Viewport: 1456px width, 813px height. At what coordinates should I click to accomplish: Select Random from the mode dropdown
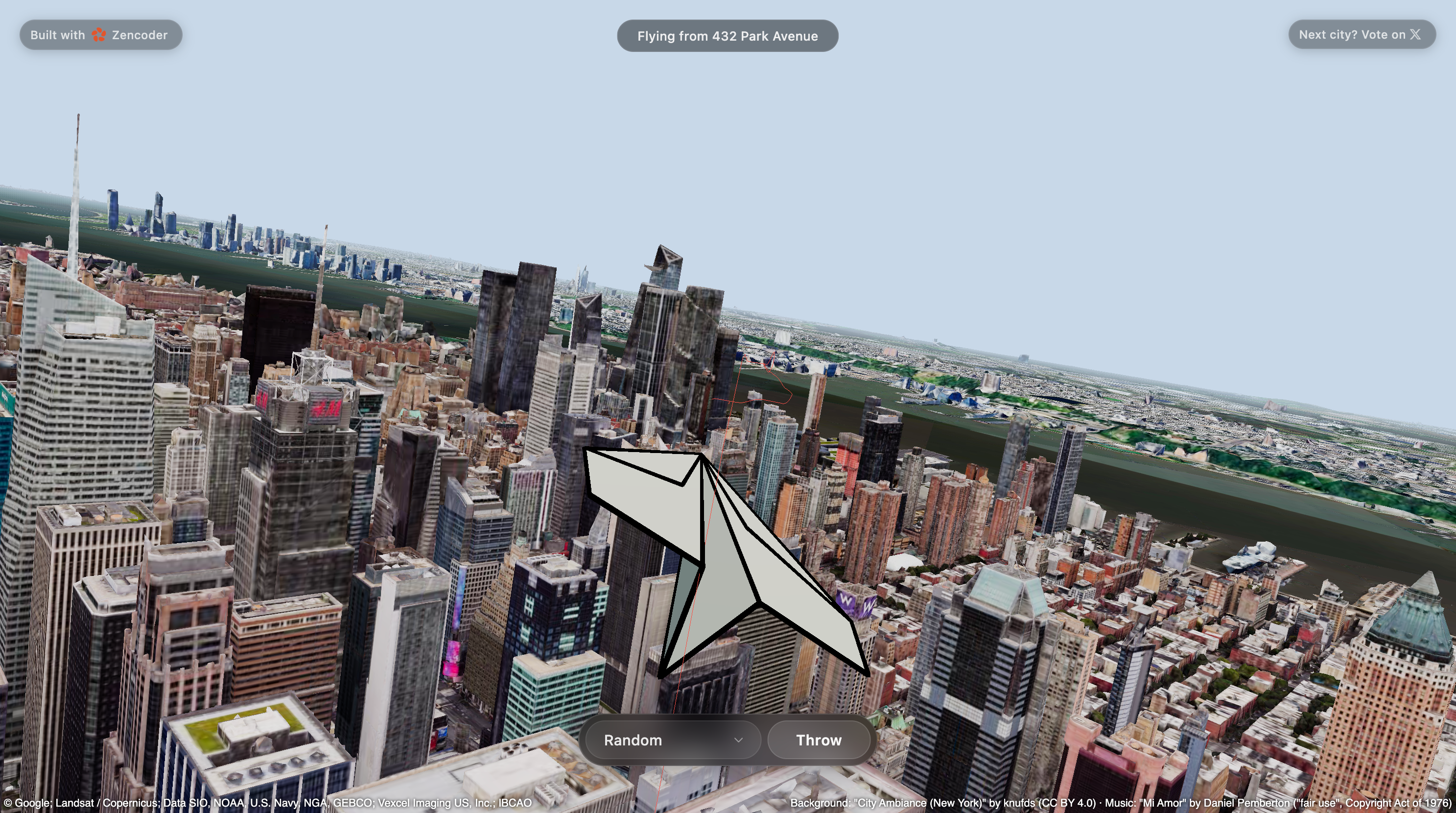pos(633,740)
